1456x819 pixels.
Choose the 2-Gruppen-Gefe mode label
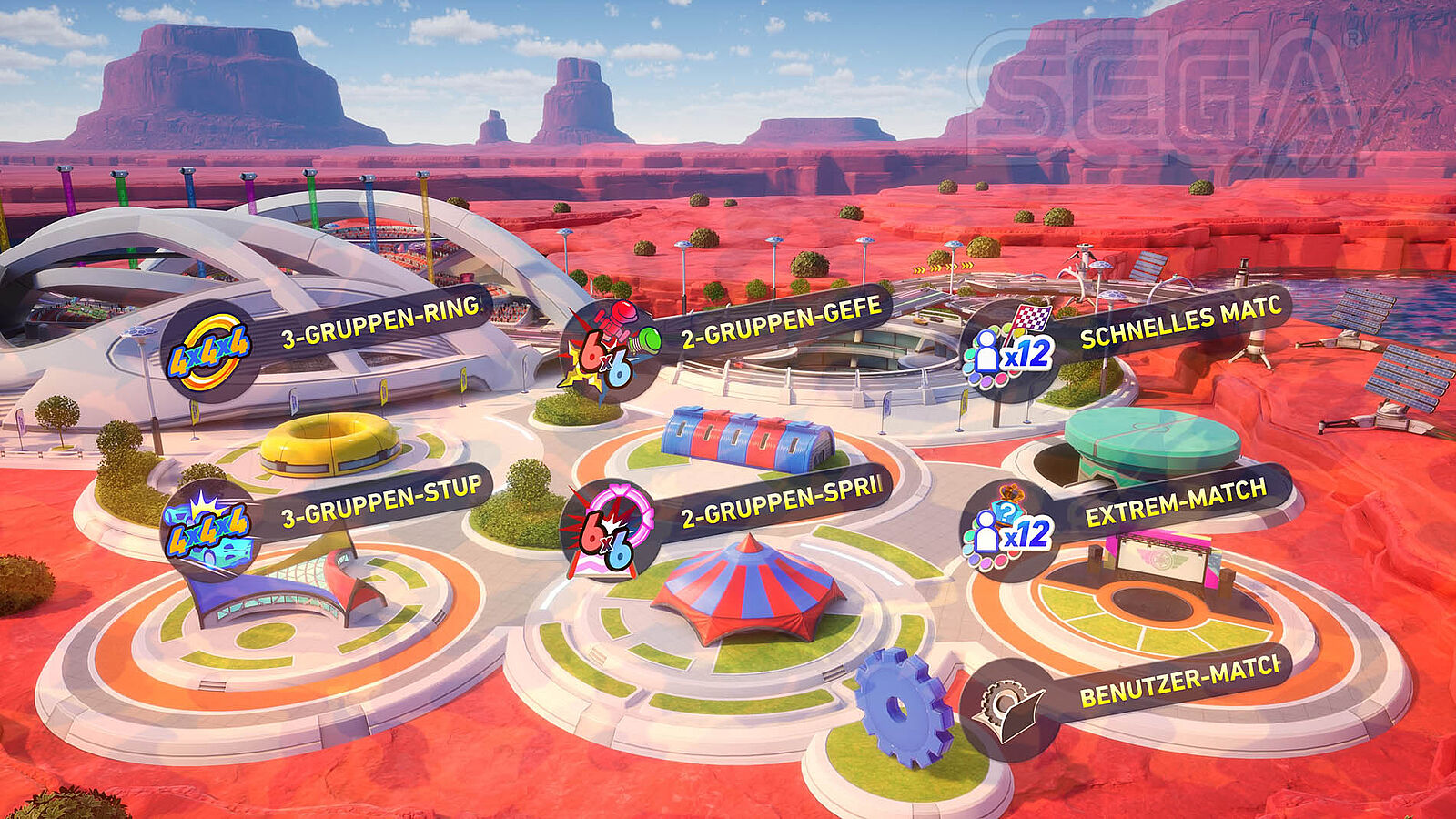[x=781, y=323]
